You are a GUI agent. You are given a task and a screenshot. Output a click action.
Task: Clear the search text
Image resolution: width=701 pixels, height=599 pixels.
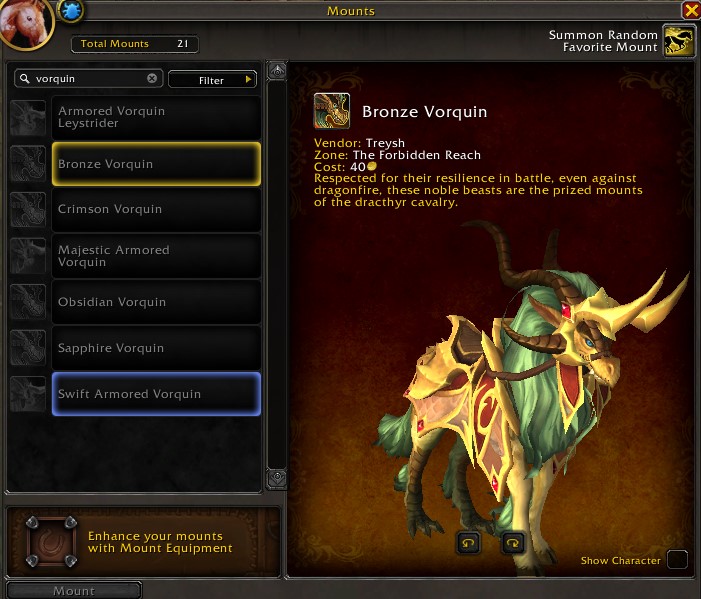tap(152, 78)
